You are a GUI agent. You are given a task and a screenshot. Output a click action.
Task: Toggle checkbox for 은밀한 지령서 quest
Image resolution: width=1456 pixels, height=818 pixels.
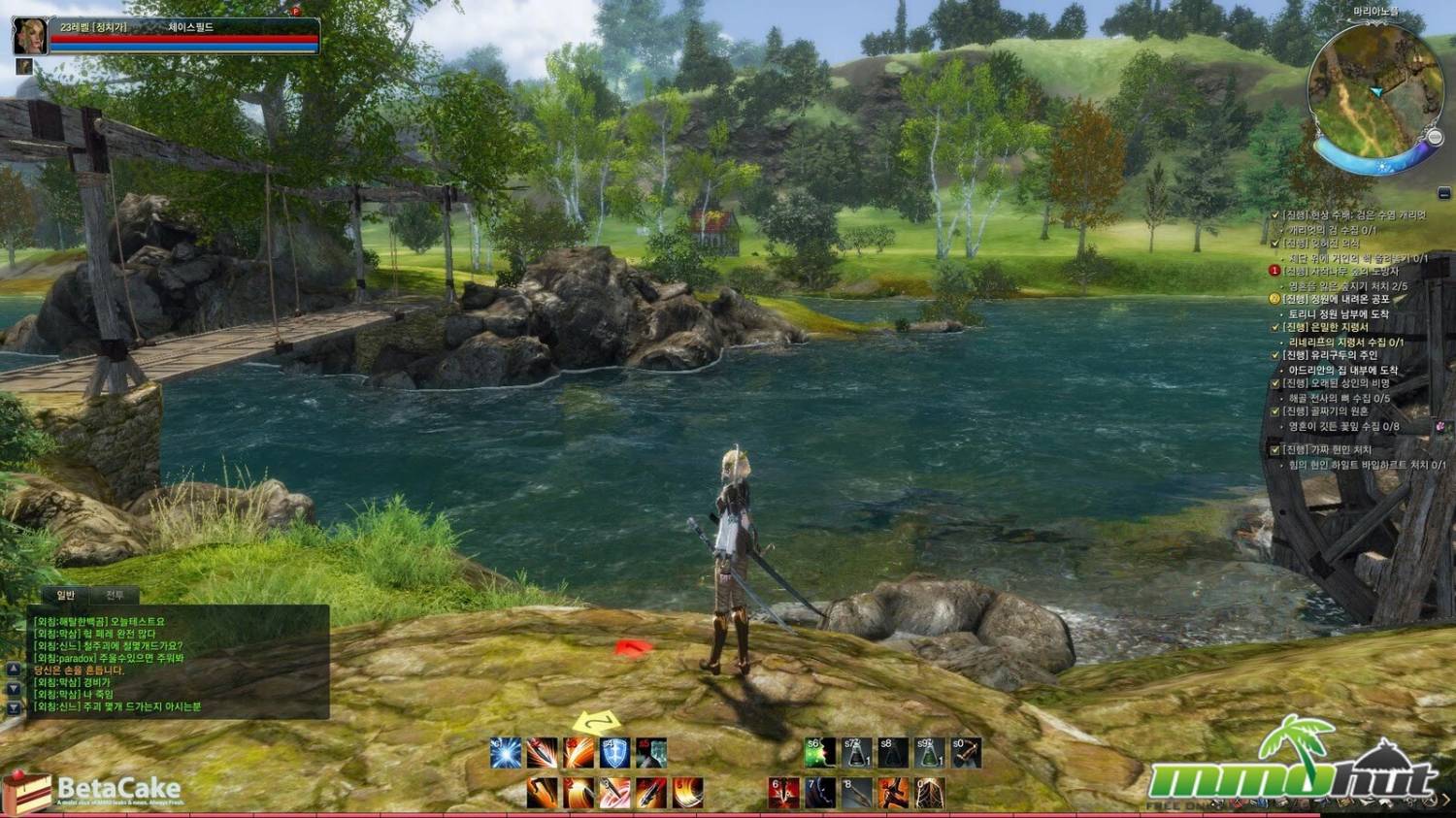point(1275,328)
